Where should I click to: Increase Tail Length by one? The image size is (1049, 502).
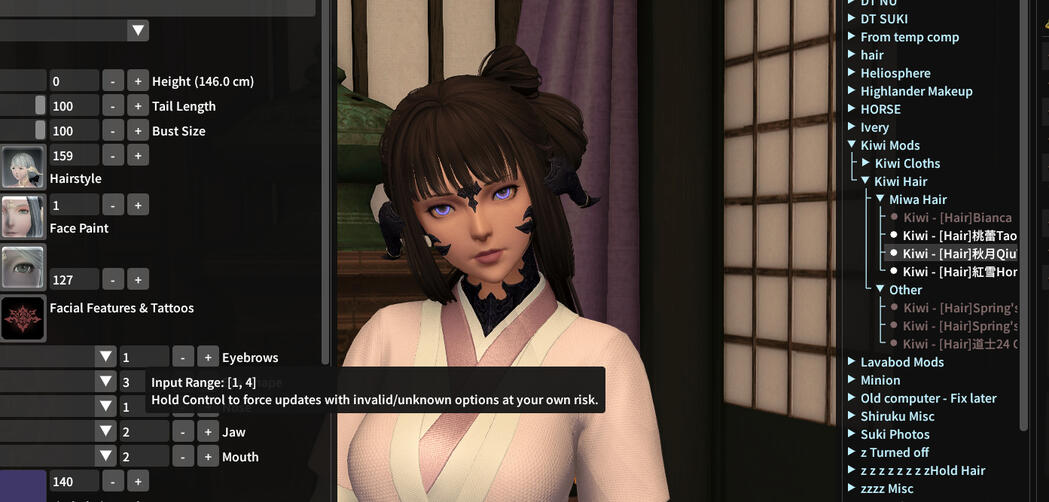point(137,106)
